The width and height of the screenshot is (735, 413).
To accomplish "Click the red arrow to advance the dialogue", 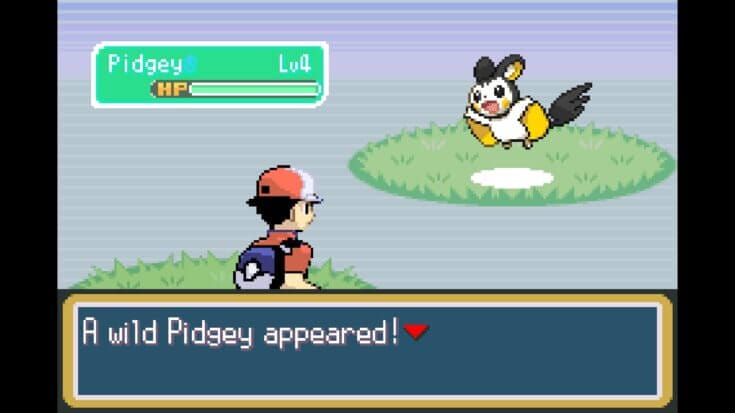I will pyautogui.click(x=416, y=332).
